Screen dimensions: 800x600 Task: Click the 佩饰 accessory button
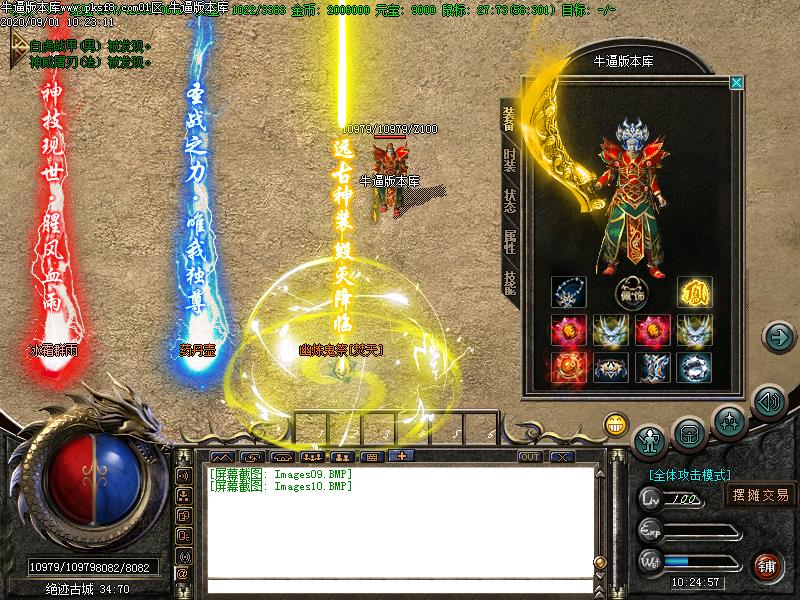point(630,294)
